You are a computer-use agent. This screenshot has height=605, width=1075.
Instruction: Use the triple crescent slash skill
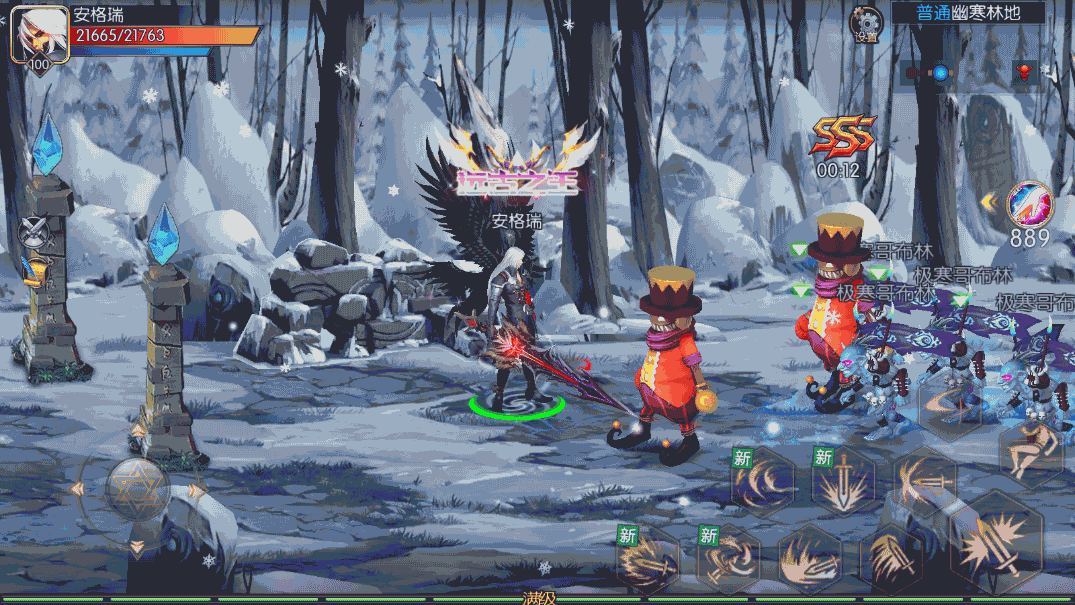[763, 482]
